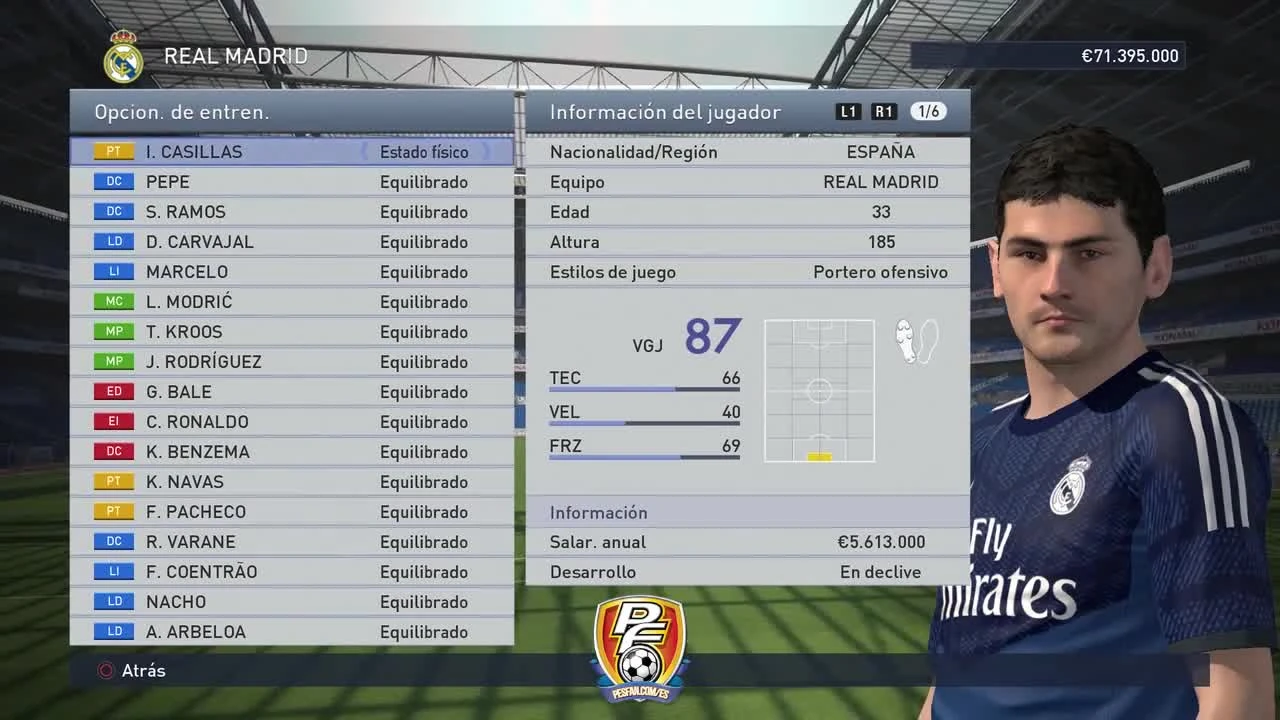Image resolution: width=1280 pixels, height=720 pixels.
Task: Select the MP badge beside T. Kroos
Action: [113, 331]
